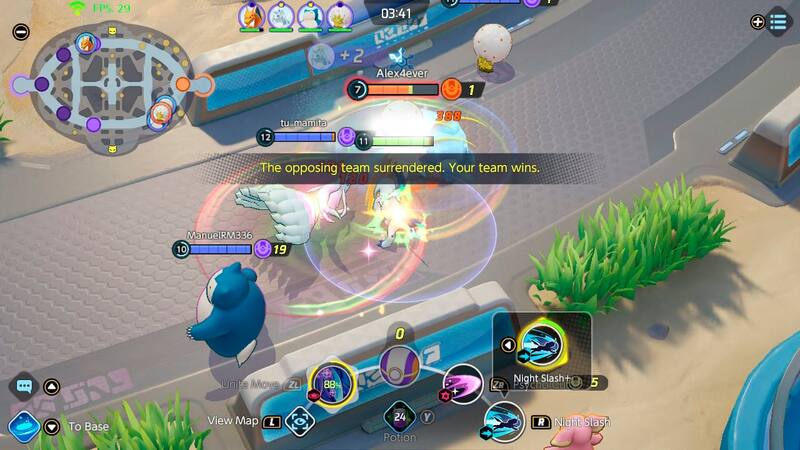Open the quick chat speech bubble

24,386
